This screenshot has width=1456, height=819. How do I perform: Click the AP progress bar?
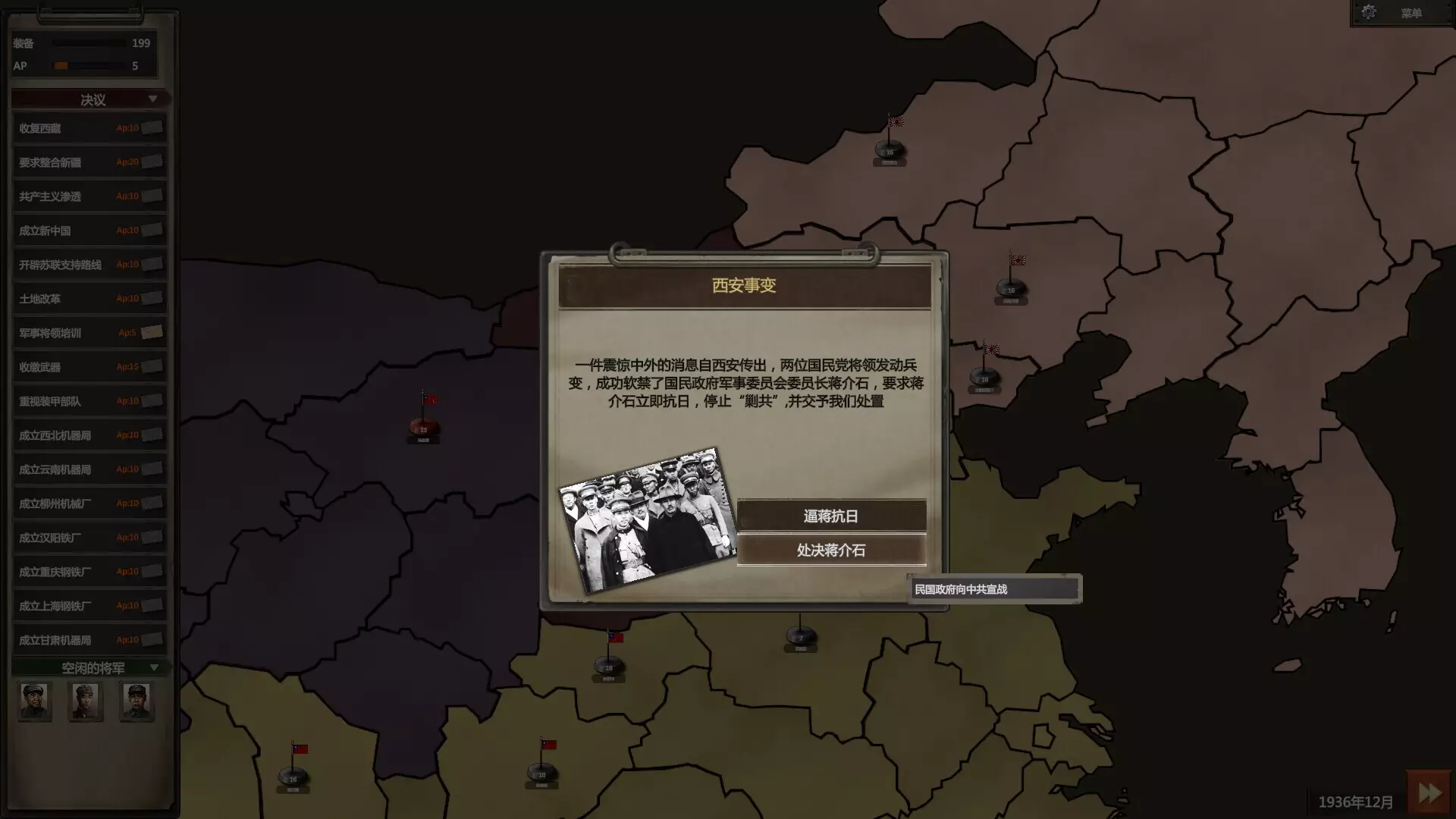click(x=89, y=66)
